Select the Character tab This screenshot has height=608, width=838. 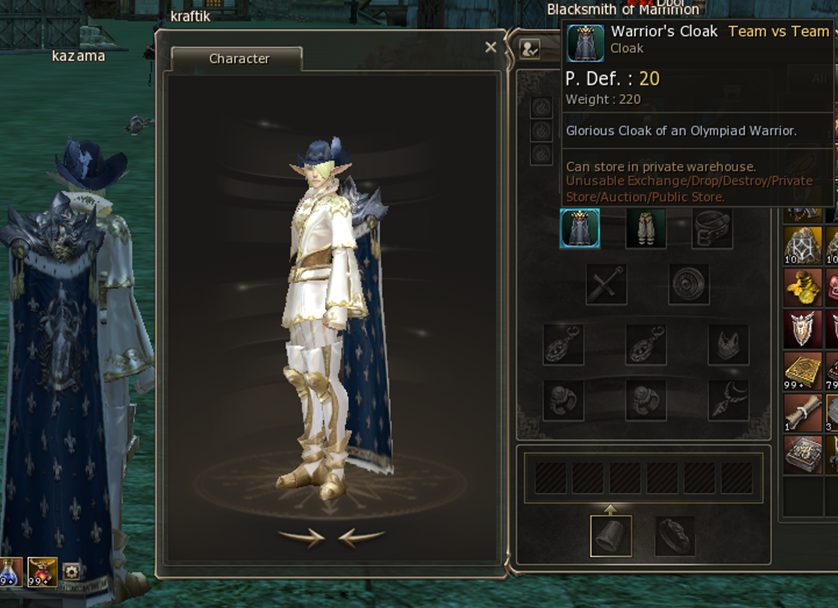click(x=238, y=59)
